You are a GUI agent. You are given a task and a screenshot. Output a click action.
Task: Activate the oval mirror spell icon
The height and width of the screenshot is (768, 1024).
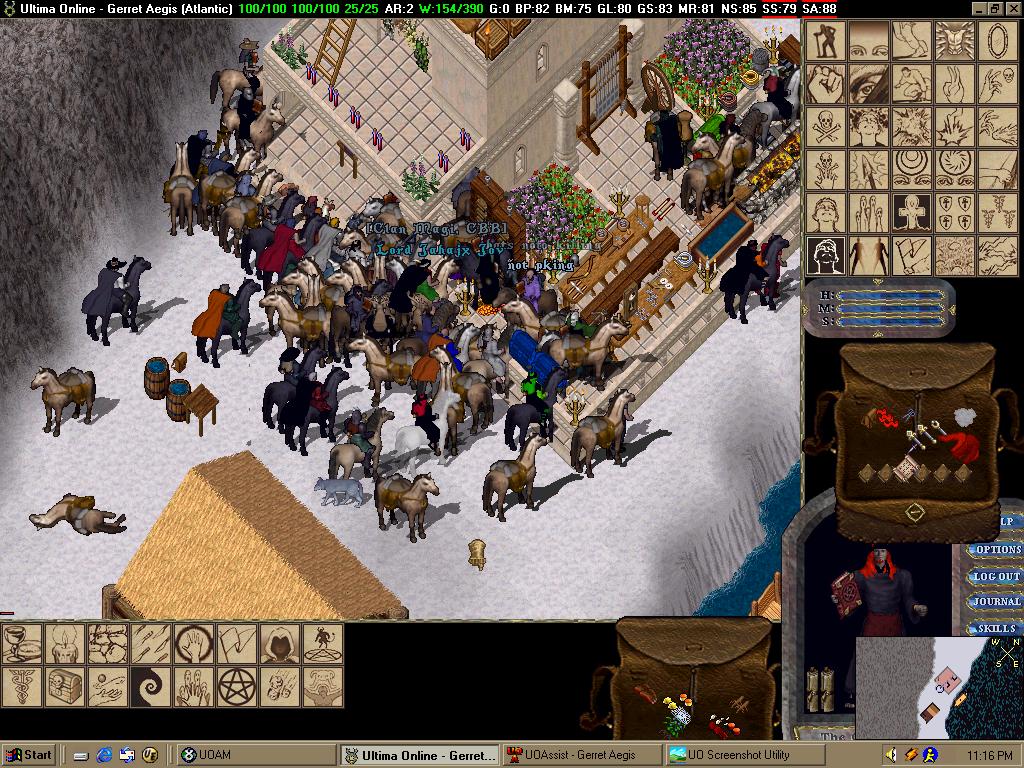click(x=998, y=41)
